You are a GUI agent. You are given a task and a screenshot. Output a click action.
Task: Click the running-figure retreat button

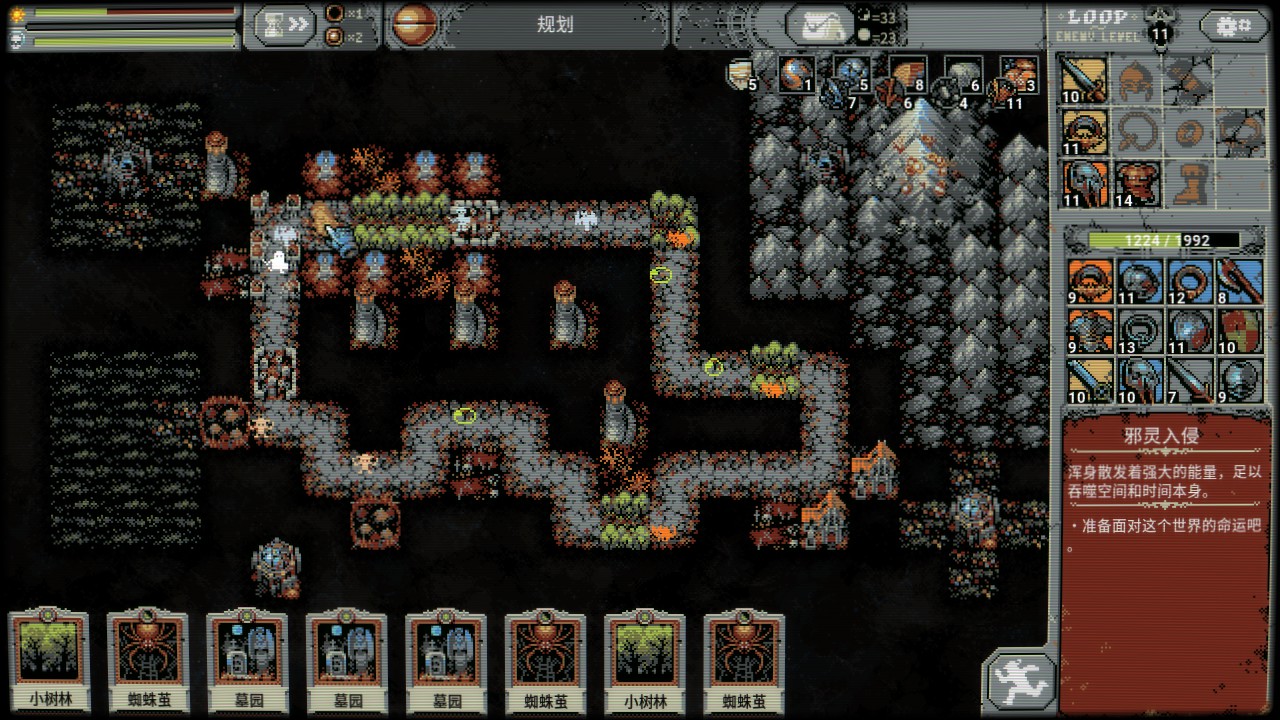pos(1018,681)
